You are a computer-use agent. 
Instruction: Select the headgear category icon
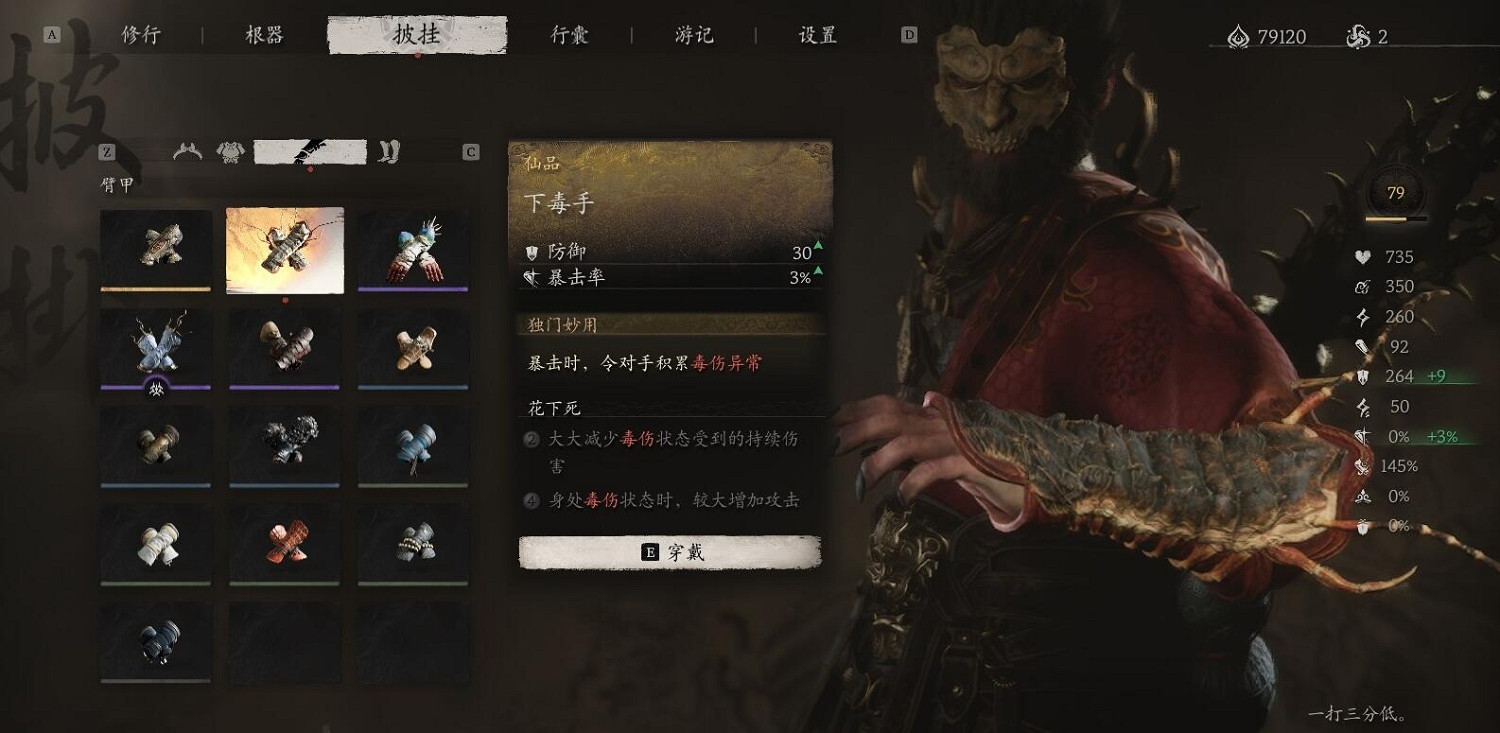(187, 151)
